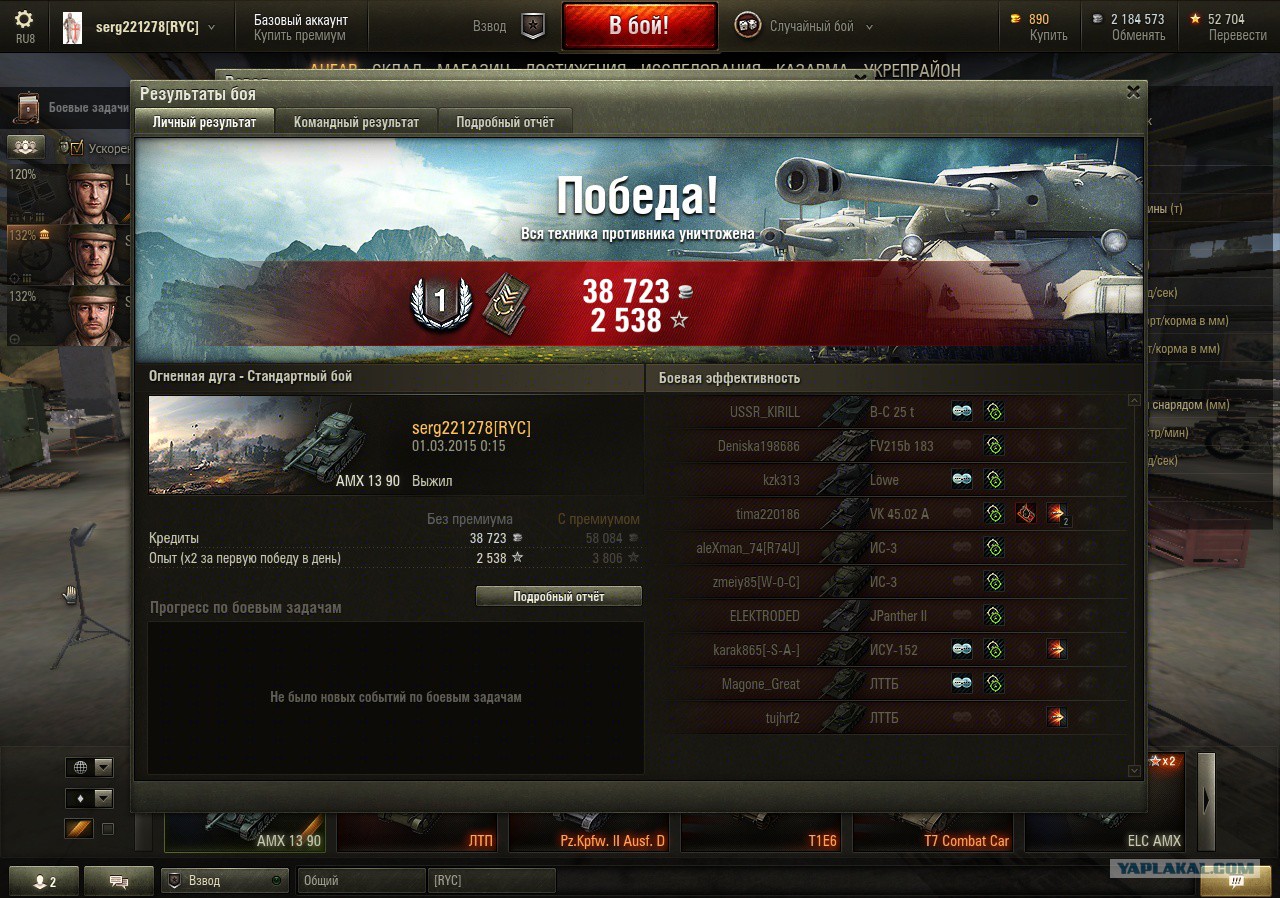Open the Подробный отчёт tab
The width and height of the screenshot is (1280, 898).
[x=505, y=122]
